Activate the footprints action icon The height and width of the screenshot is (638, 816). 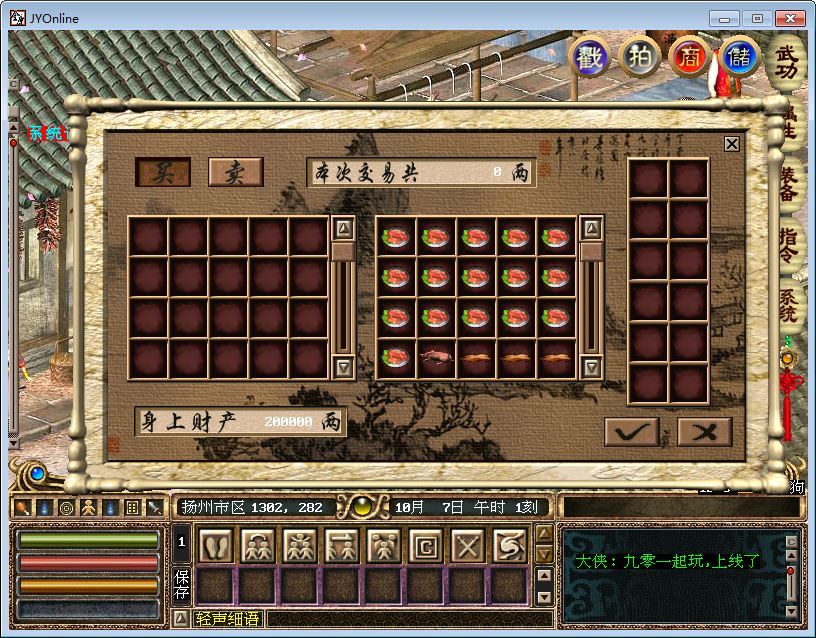(216, 546)
